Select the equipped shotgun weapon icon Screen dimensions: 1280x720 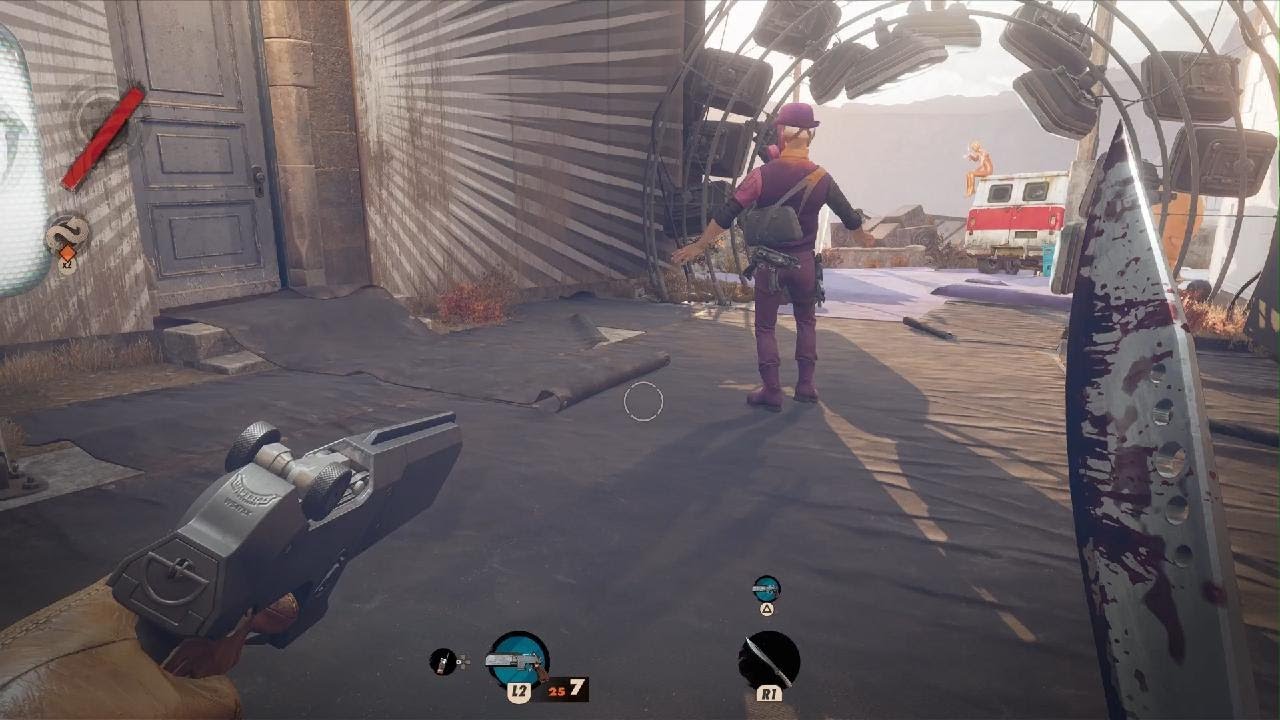coord(518,659)
